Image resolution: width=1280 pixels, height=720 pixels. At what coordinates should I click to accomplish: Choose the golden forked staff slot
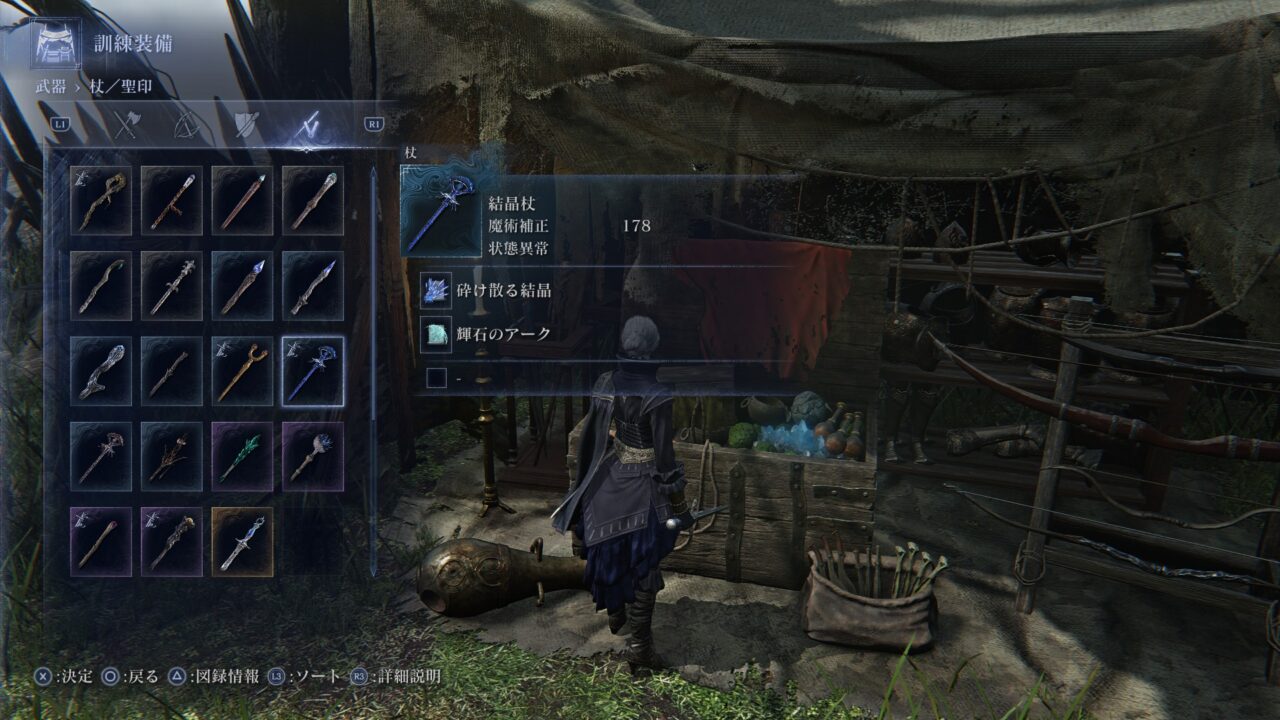(243, 371)
